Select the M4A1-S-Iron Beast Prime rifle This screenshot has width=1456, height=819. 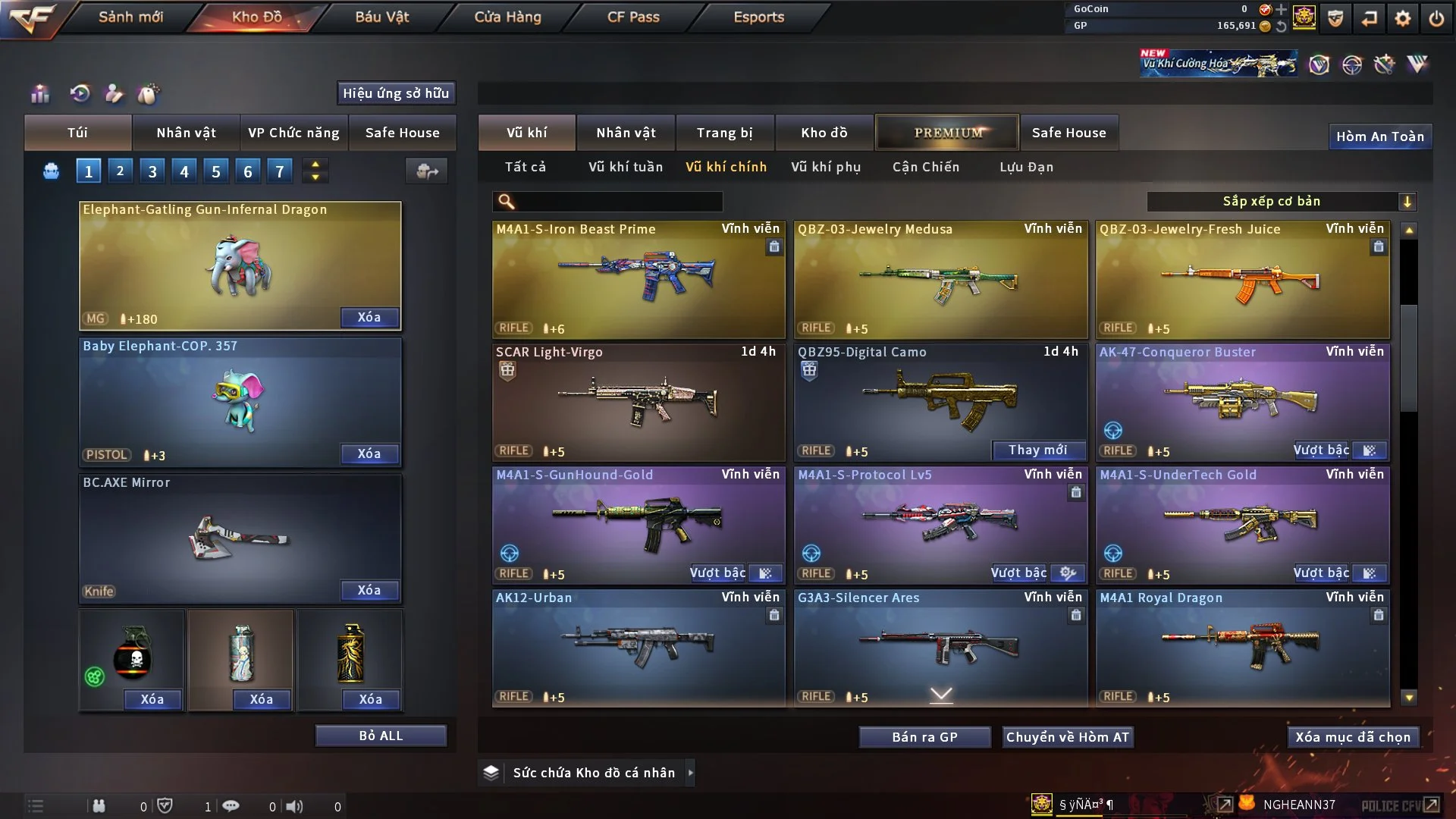tap(639, 279)
